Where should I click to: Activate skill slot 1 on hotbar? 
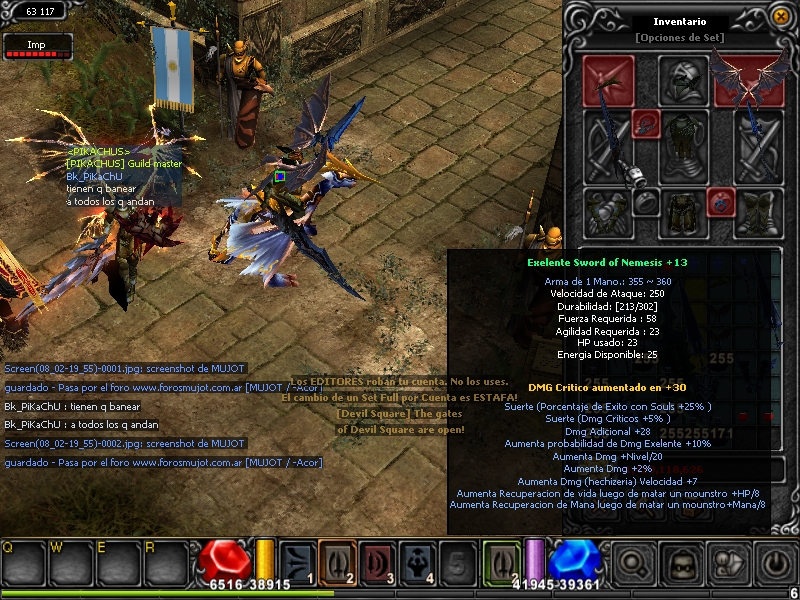coord(296,562)
